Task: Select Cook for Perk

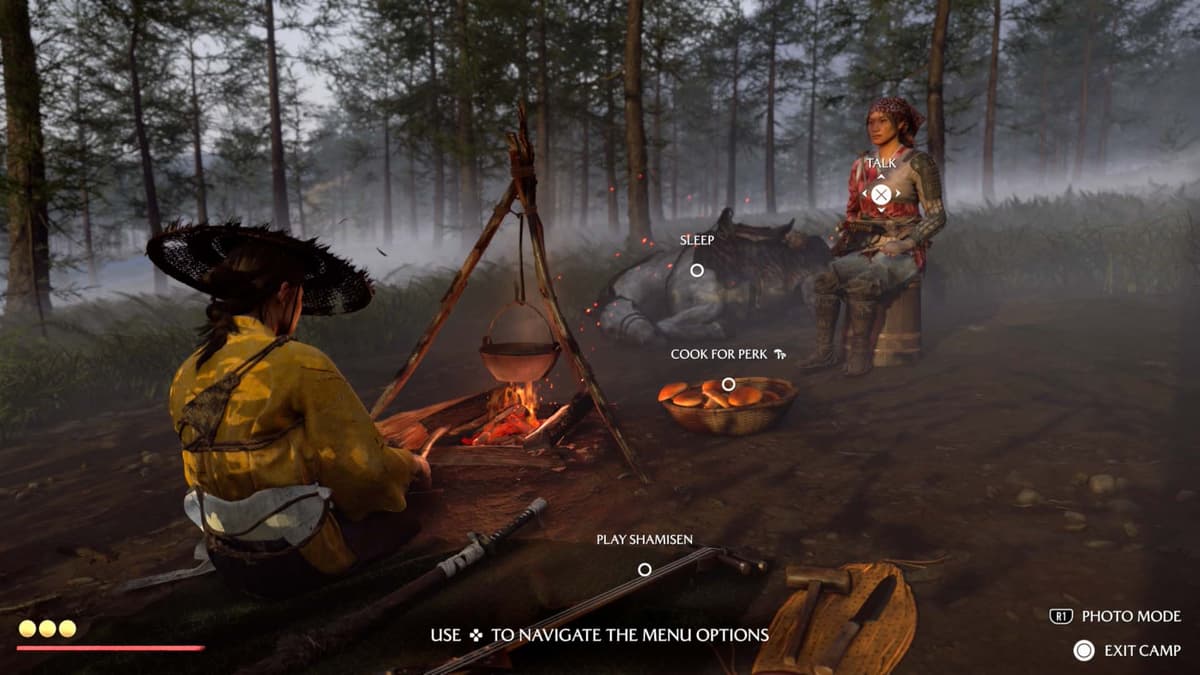Action: click(x=728, y=384)
